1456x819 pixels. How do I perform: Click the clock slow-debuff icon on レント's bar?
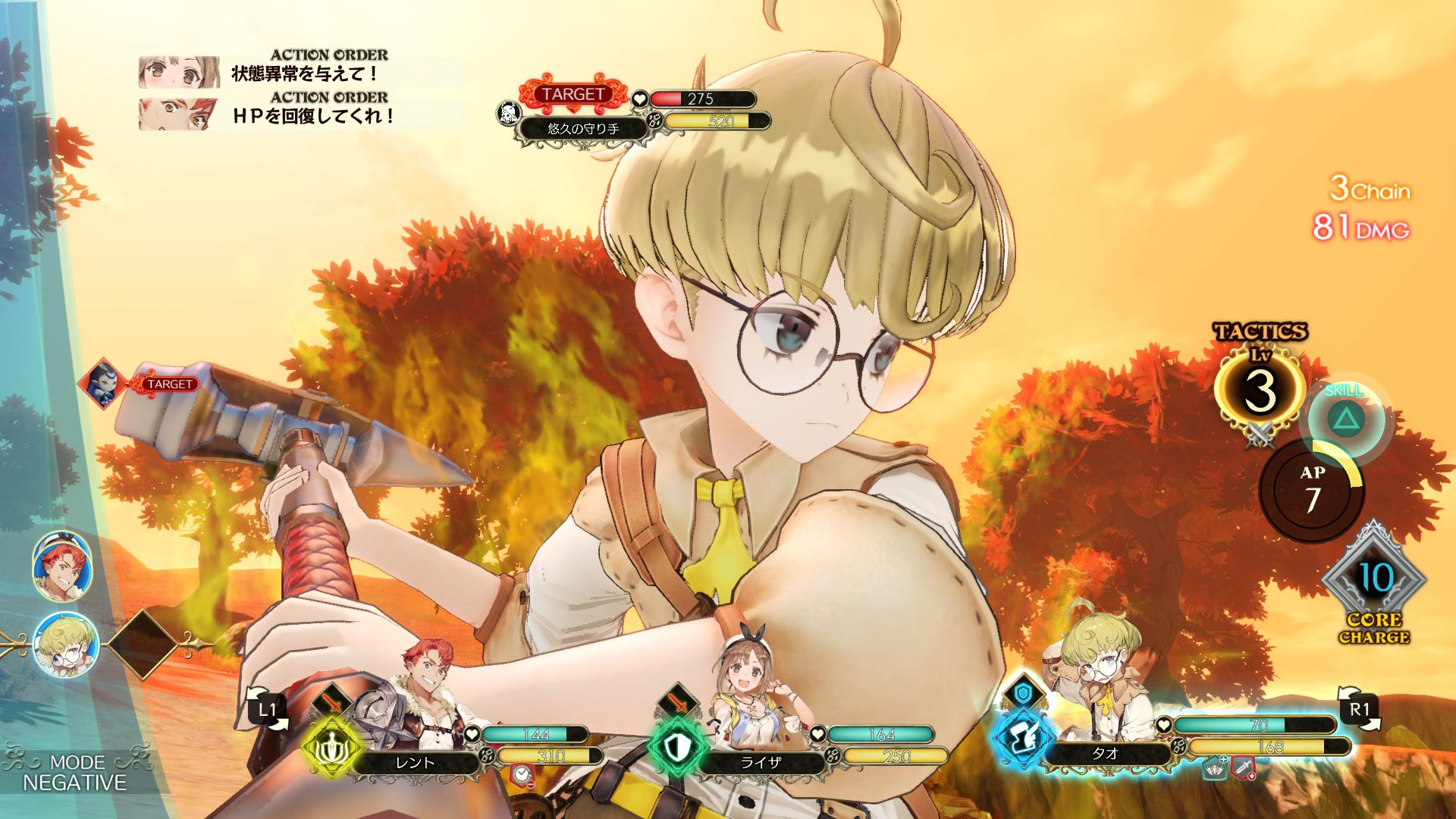[x=521, y=777]
